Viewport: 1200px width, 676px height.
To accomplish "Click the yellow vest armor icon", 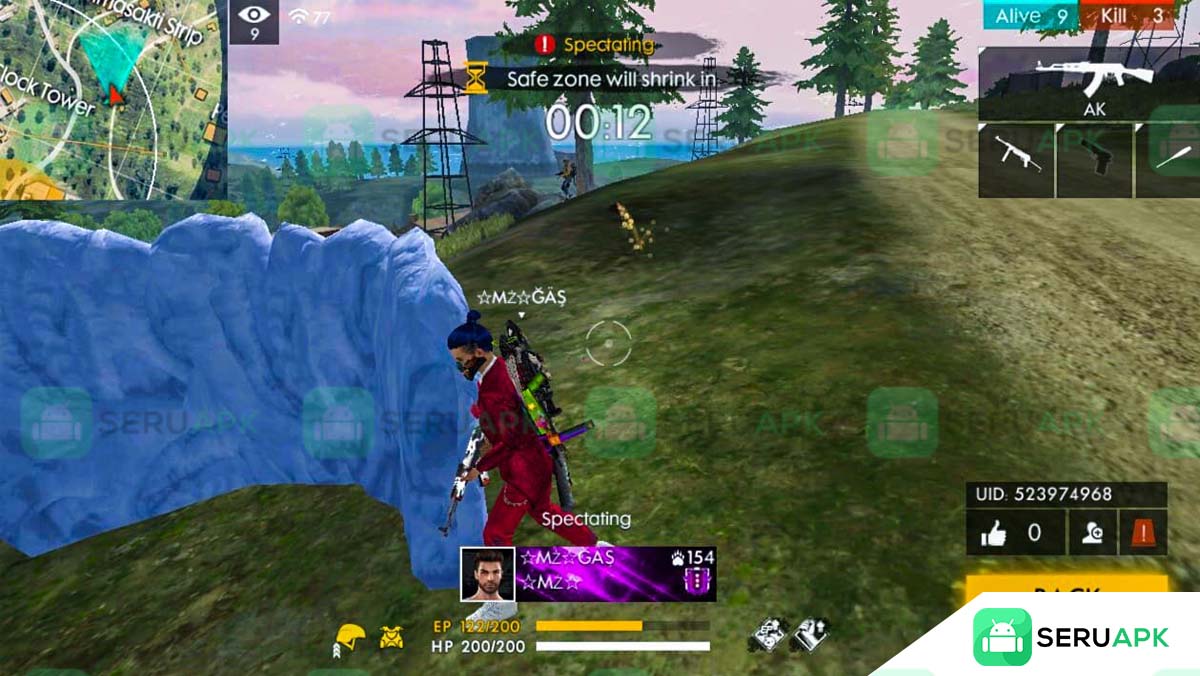I will tap(392, 635).
